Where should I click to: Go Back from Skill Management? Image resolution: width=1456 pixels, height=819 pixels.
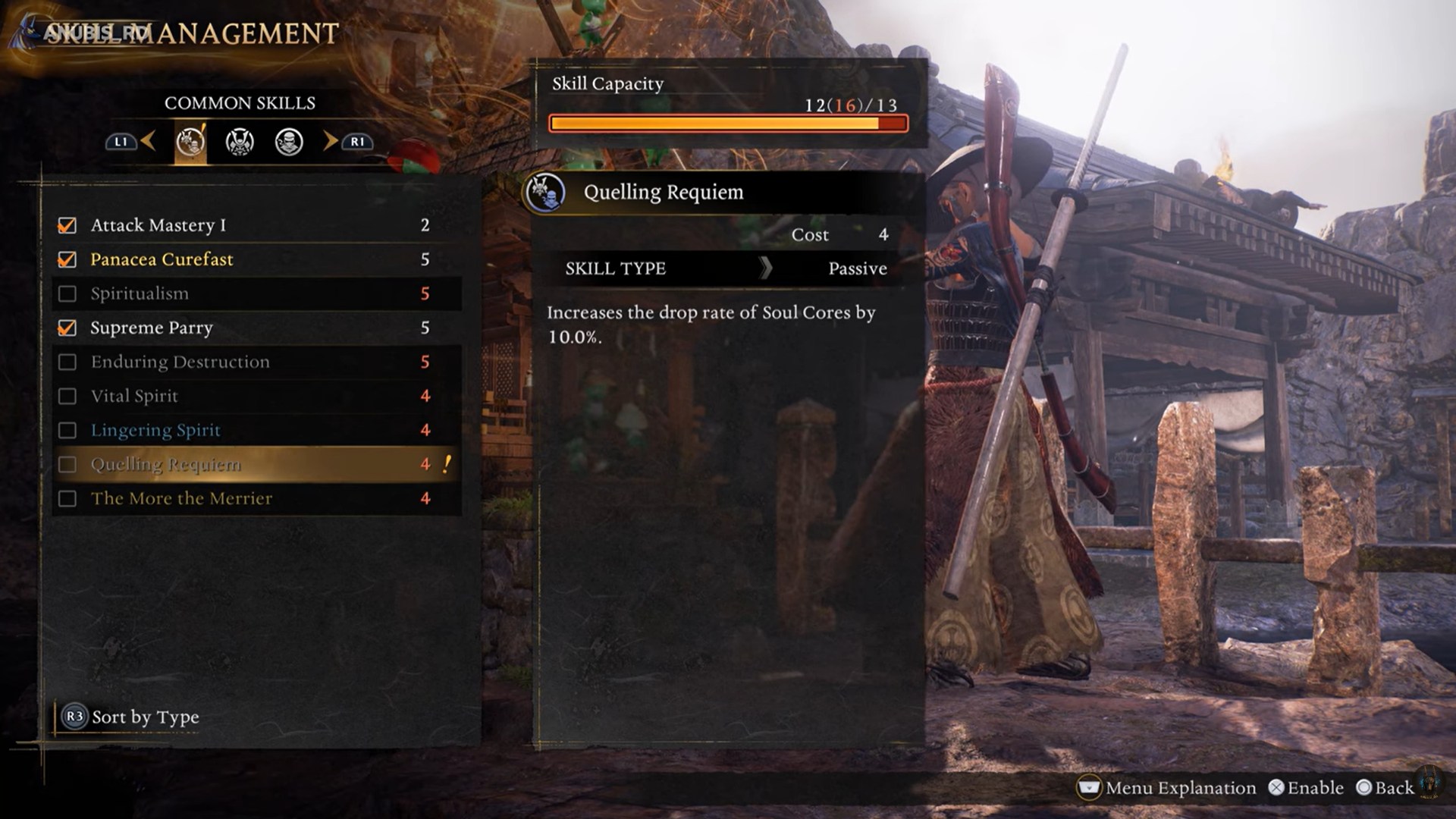(x=1385, y=788)
